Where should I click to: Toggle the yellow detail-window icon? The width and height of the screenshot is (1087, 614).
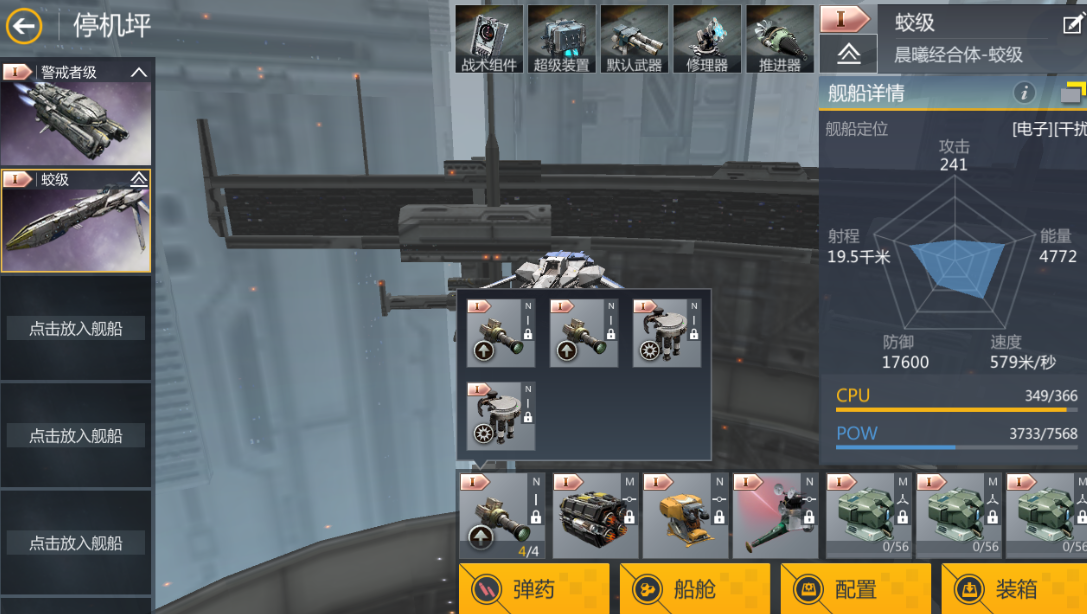click(x=1072, y=93)
